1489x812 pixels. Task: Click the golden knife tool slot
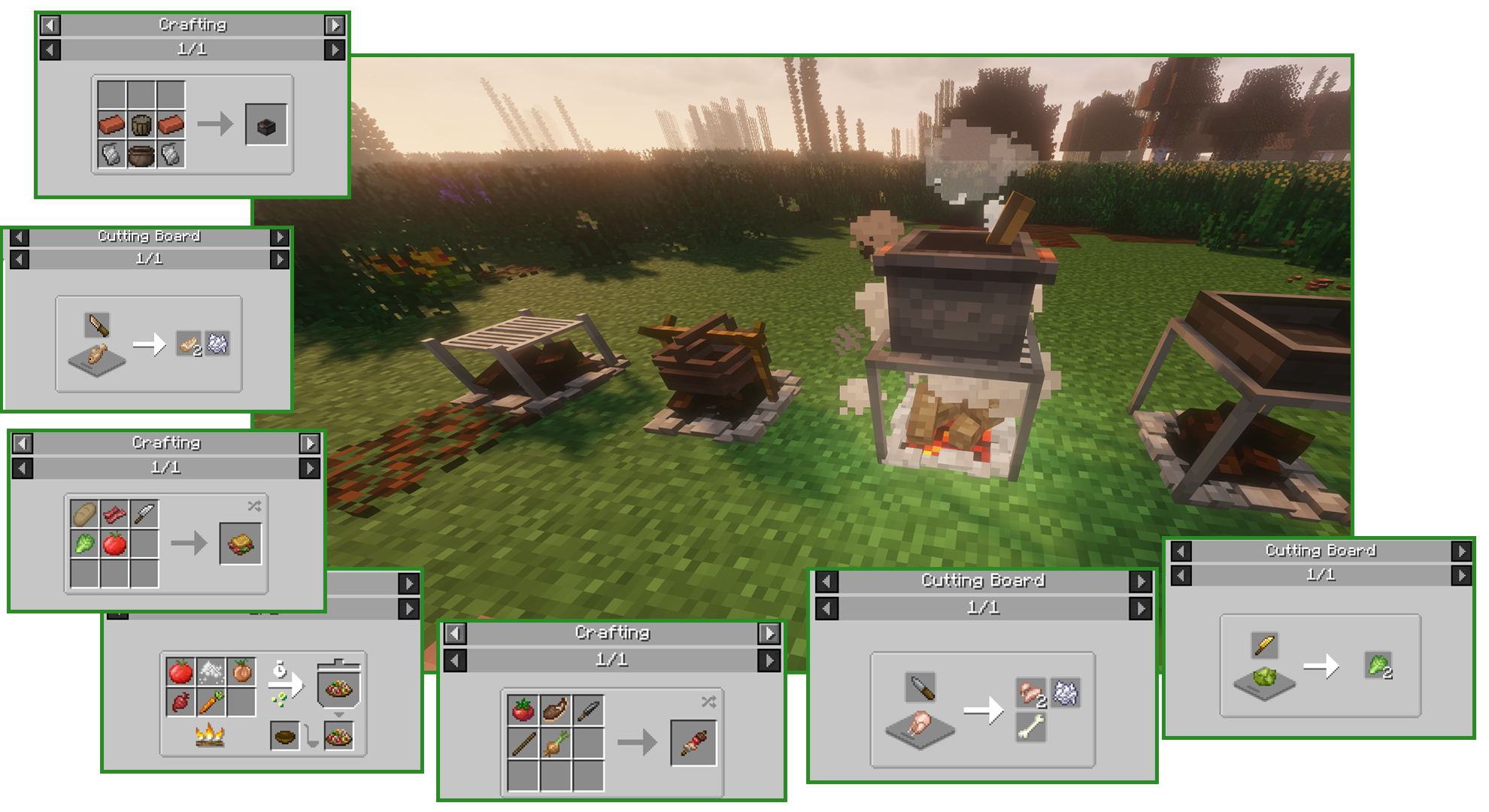click(x=1264, y=645)
